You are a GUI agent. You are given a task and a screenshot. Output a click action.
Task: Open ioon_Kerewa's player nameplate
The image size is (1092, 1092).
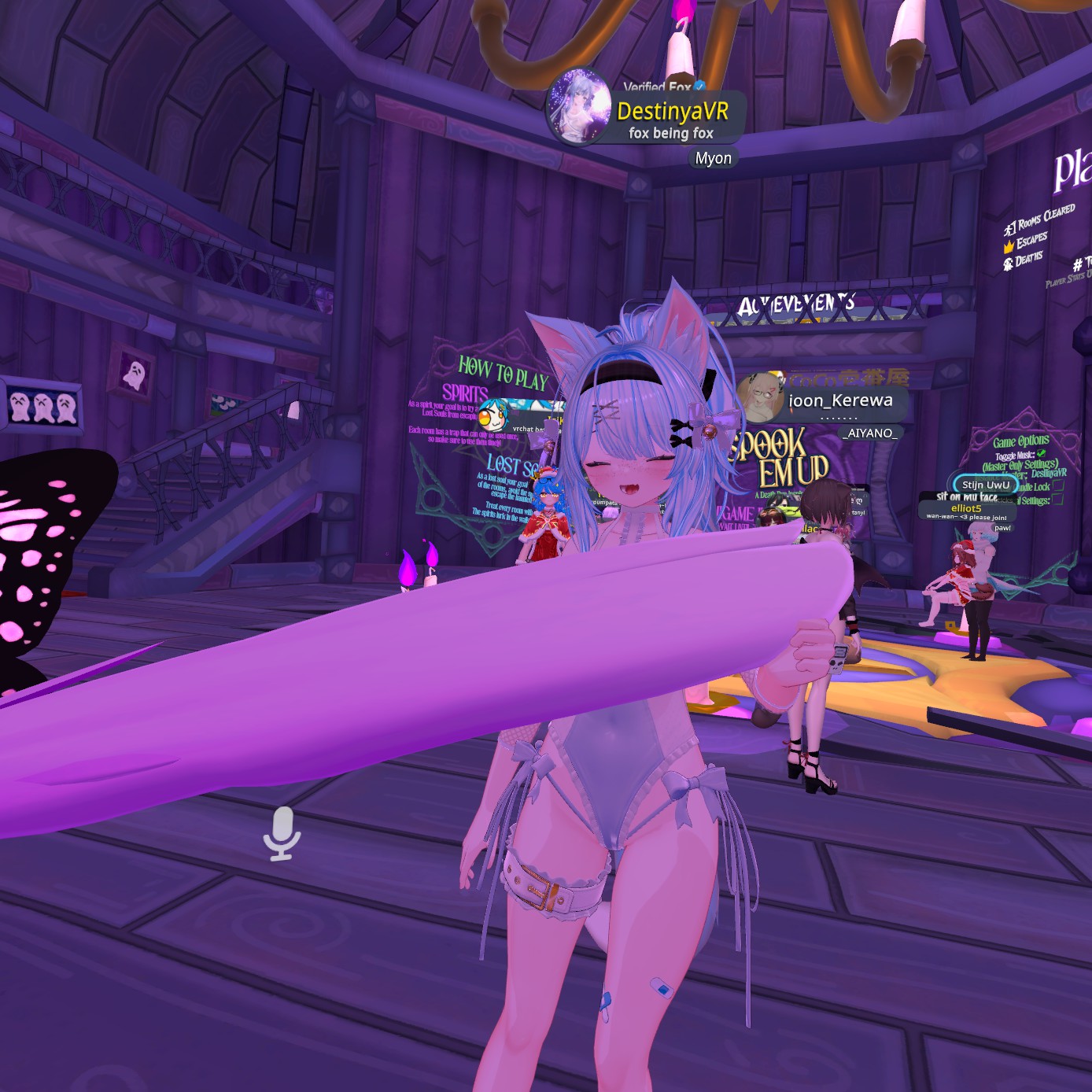pyautogui.click(x=839, y=400)
